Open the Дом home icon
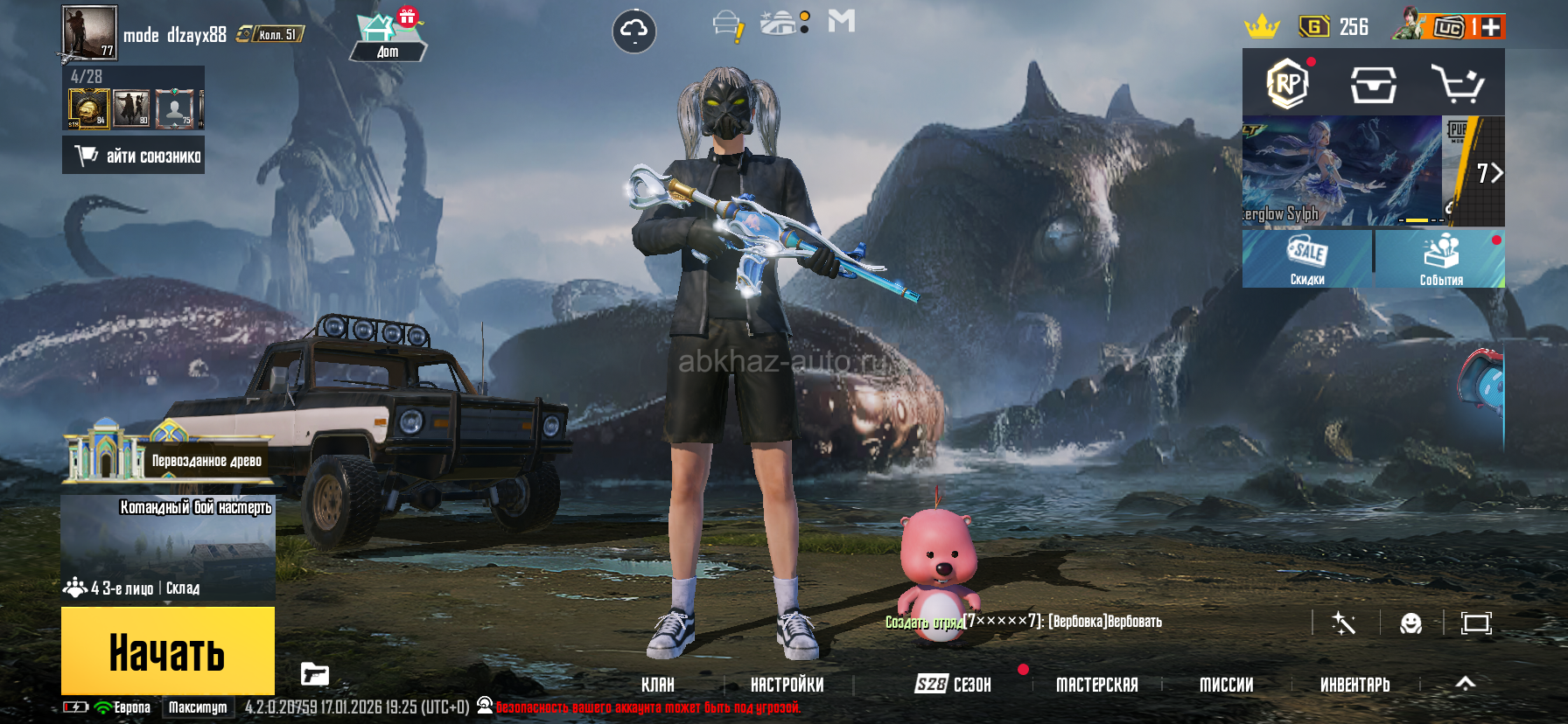The width and height of the screenshot is (1568, 724). point(388,37)
